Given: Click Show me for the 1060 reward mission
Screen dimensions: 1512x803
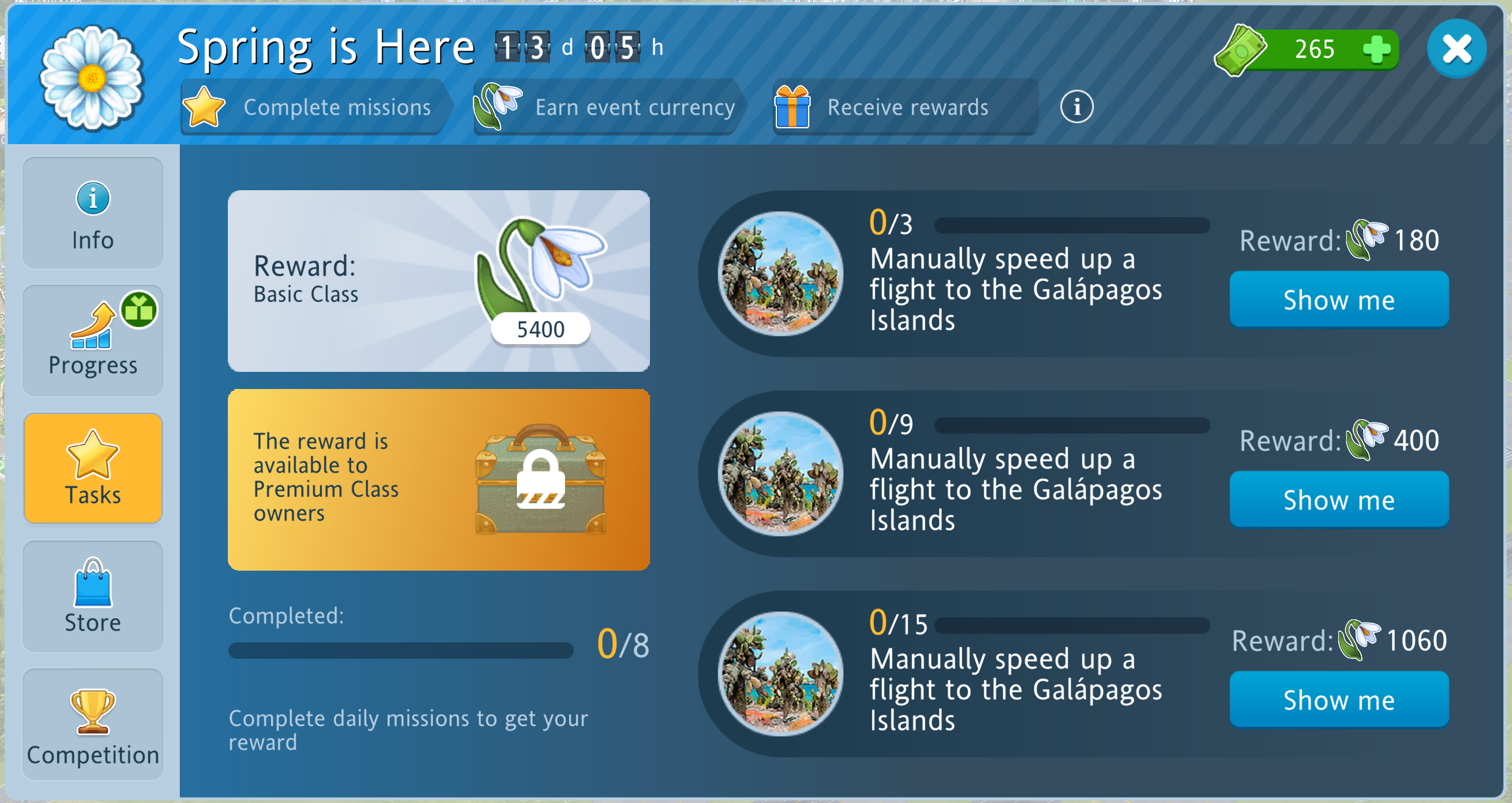Looking at the screenshot, I should click(x=1338, y=700).
